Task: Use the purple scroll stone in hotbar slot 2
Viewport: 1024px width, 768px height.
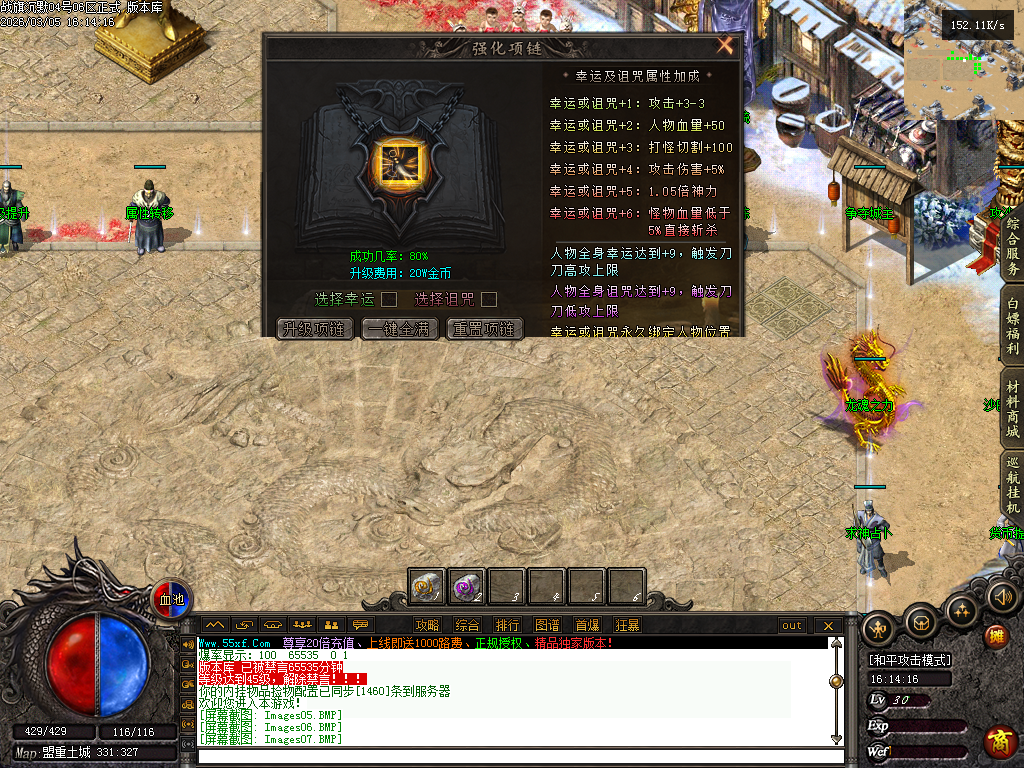Action: tap(467, 587)
